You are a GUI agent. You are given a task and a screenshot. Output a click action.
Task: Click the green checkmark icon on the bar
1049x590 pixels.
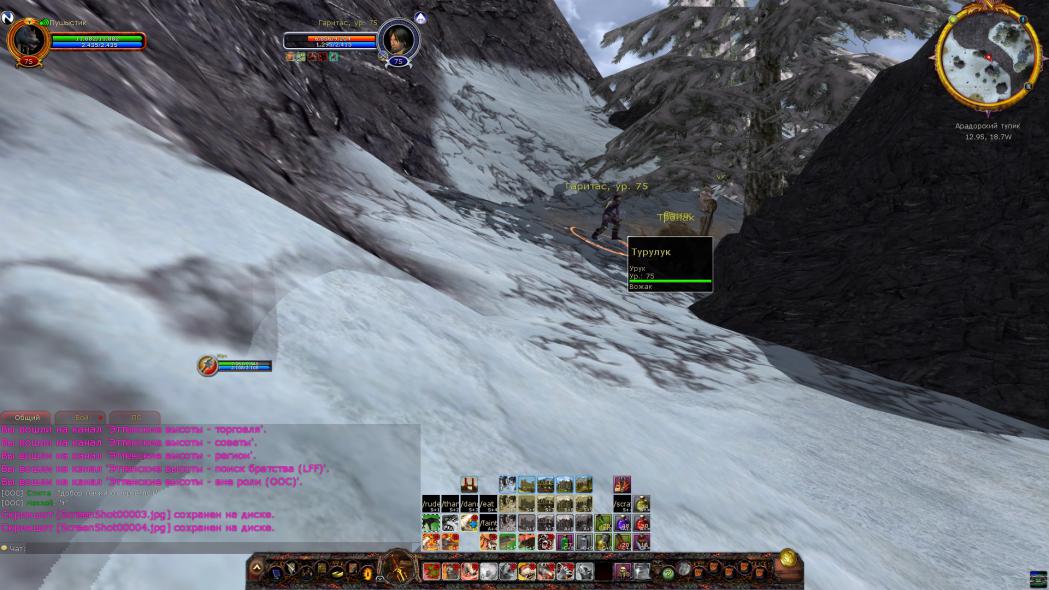[x=667, y=573]
